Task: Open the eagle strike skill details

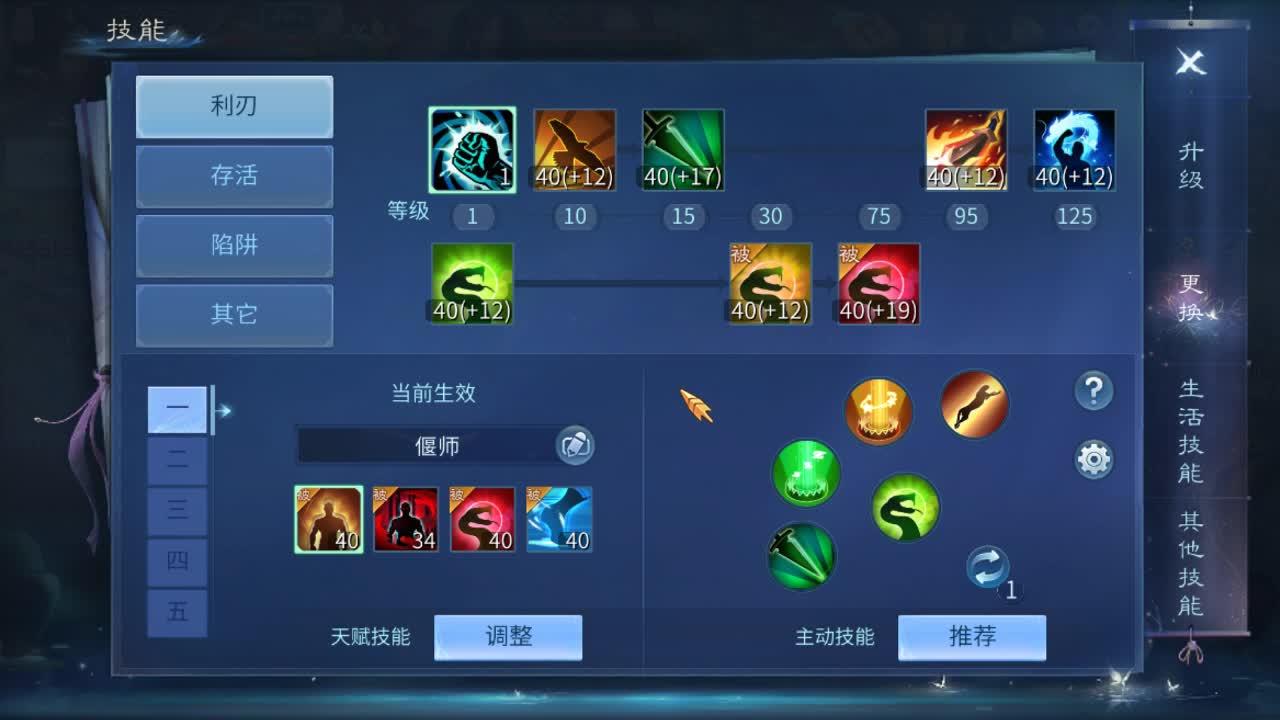Action: [x=575, y=148]
